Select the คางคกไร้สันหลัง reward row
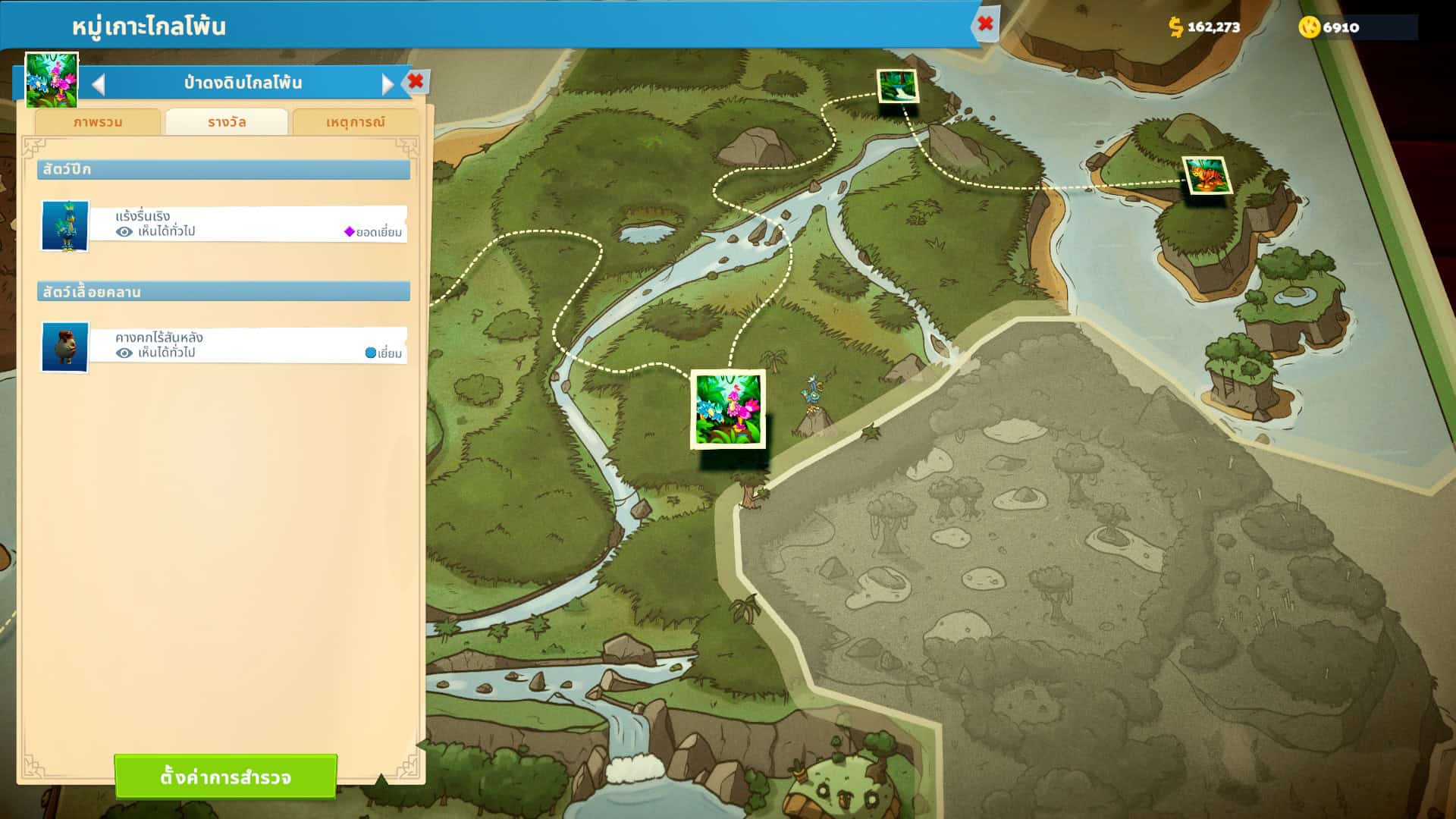 tap(224, 346)
